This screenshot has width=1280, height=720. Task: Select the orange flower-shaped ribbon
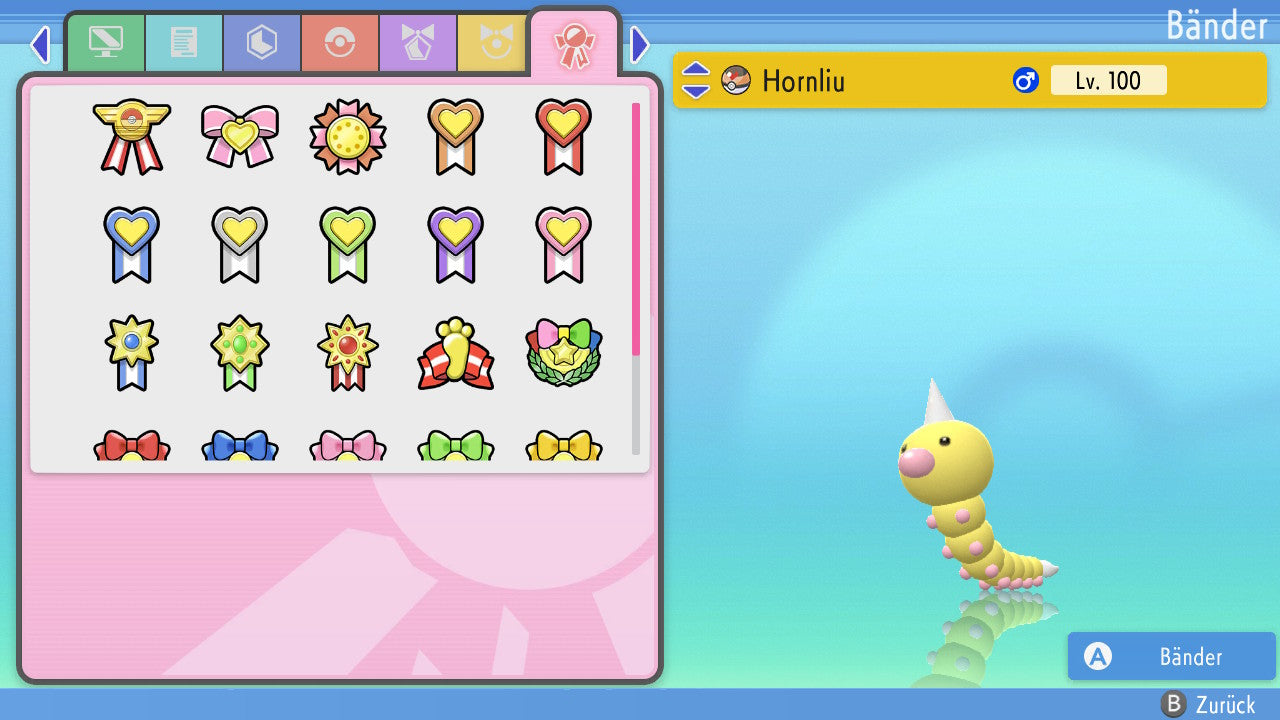348,136
